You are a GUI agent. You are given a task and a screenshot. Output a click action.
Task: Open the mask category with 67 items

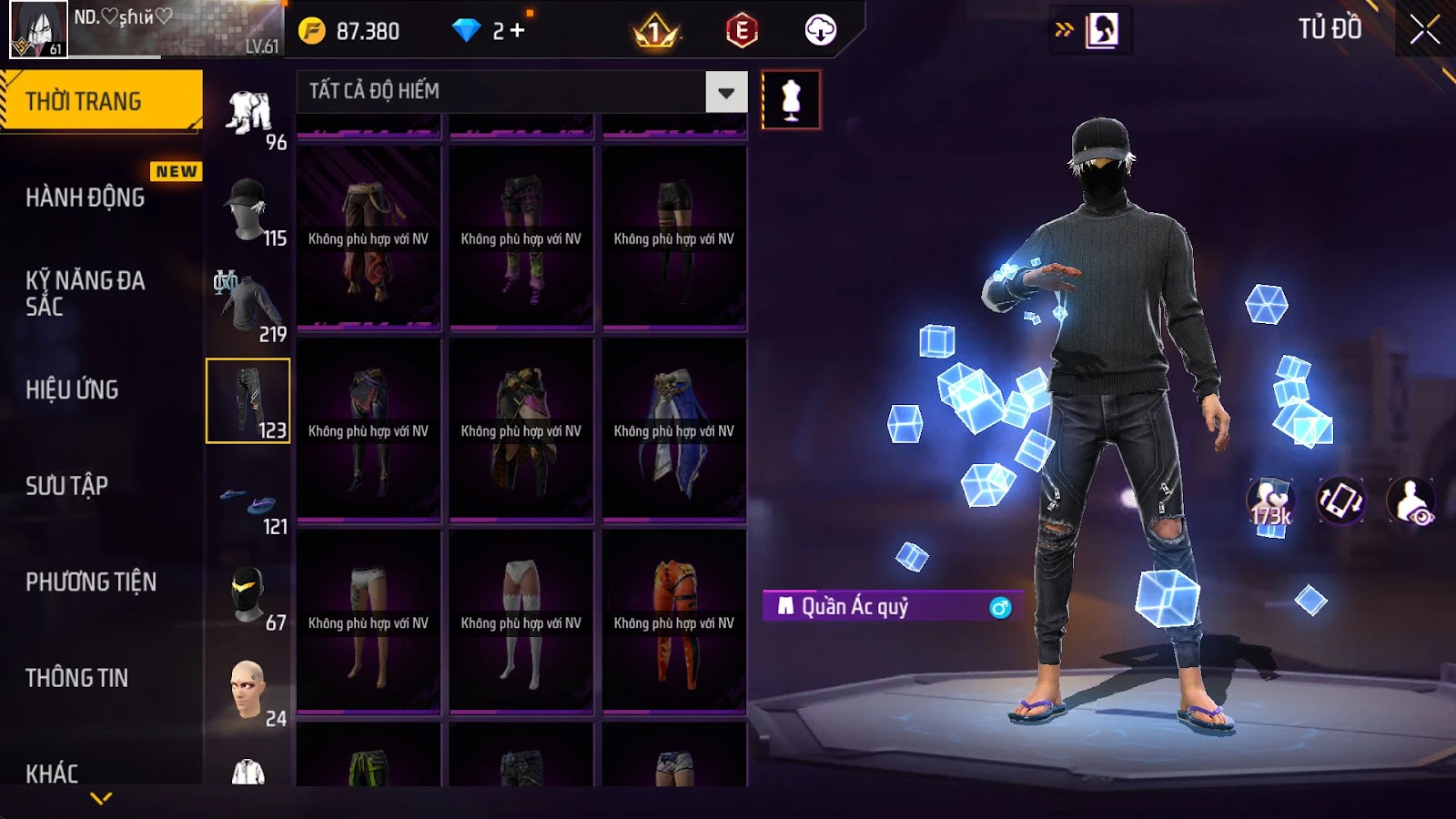click(248, 596)
